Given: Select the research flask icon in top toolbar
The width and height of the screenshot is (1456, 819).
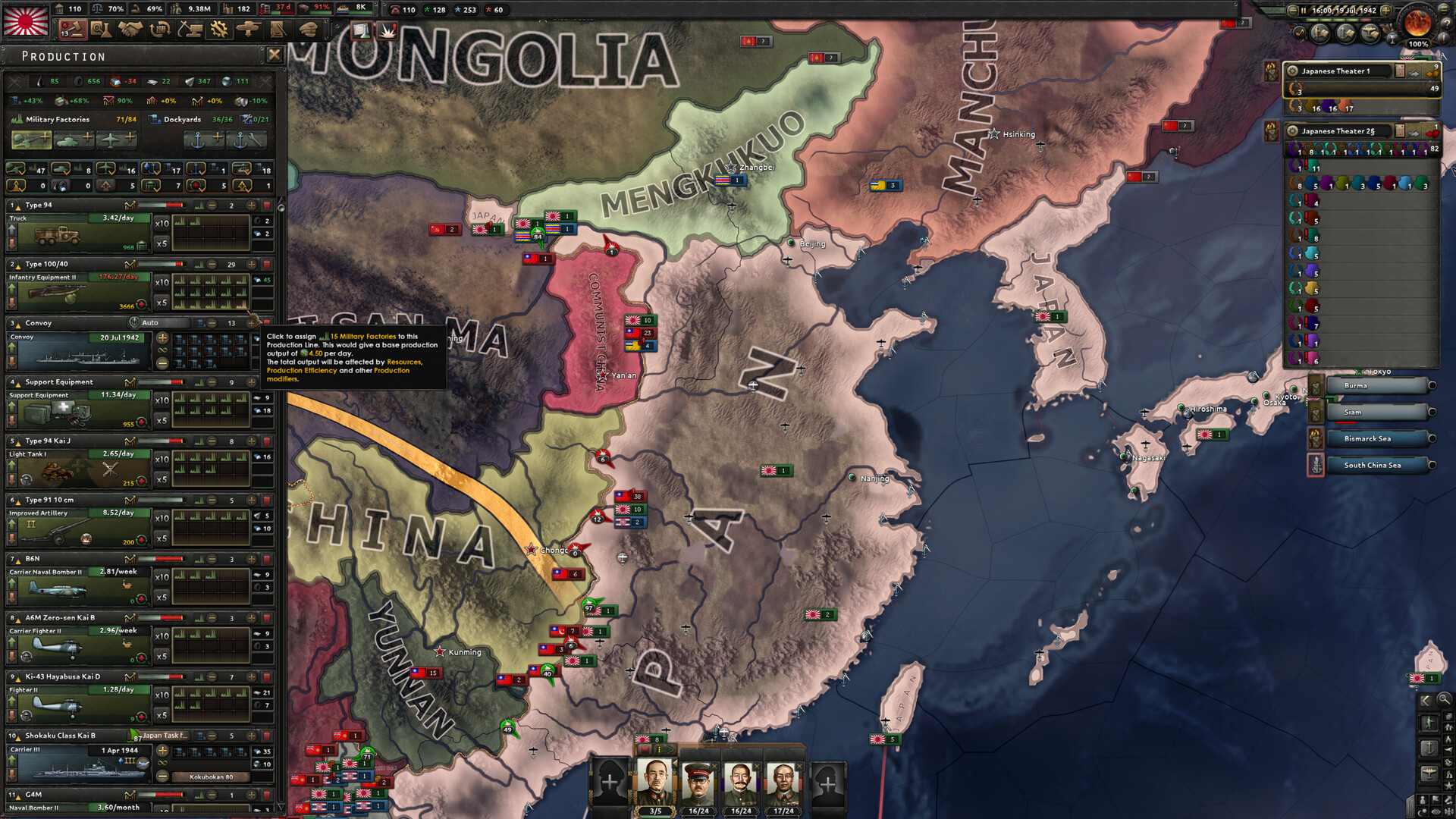Looking at the screenshot, I should point(101,27).
